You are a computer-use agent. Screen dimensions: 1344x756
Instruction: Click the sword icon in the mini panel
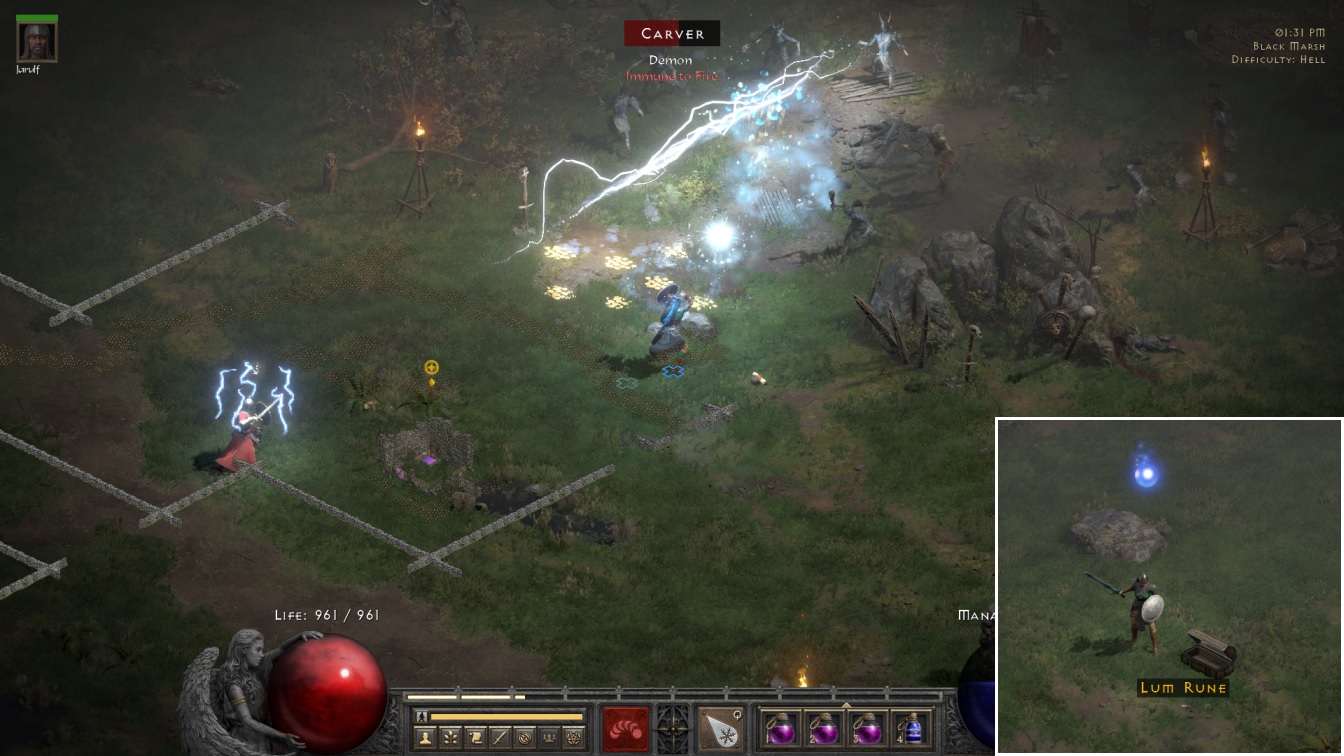tap(500, 737)
